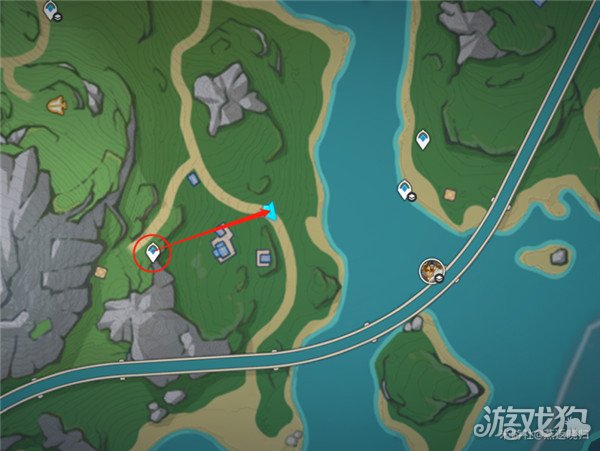Select the red-circled teleport waypoint marker
Image resolution: width=600 pixels, height=451 pixels.
click(153, 252)
